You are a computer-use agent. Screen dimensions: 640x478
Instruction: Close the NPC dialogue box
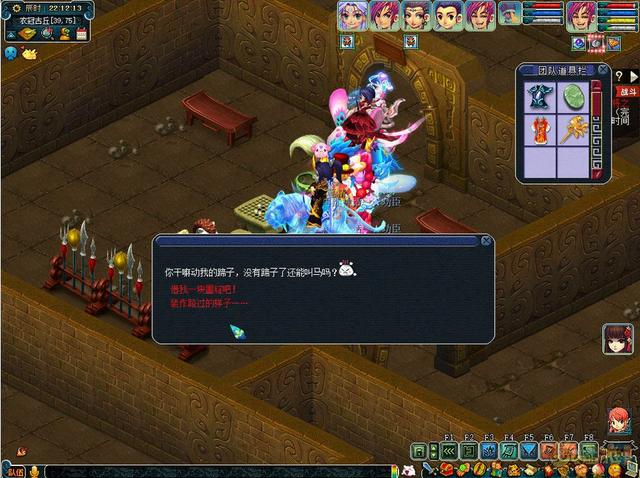point(486,241)
